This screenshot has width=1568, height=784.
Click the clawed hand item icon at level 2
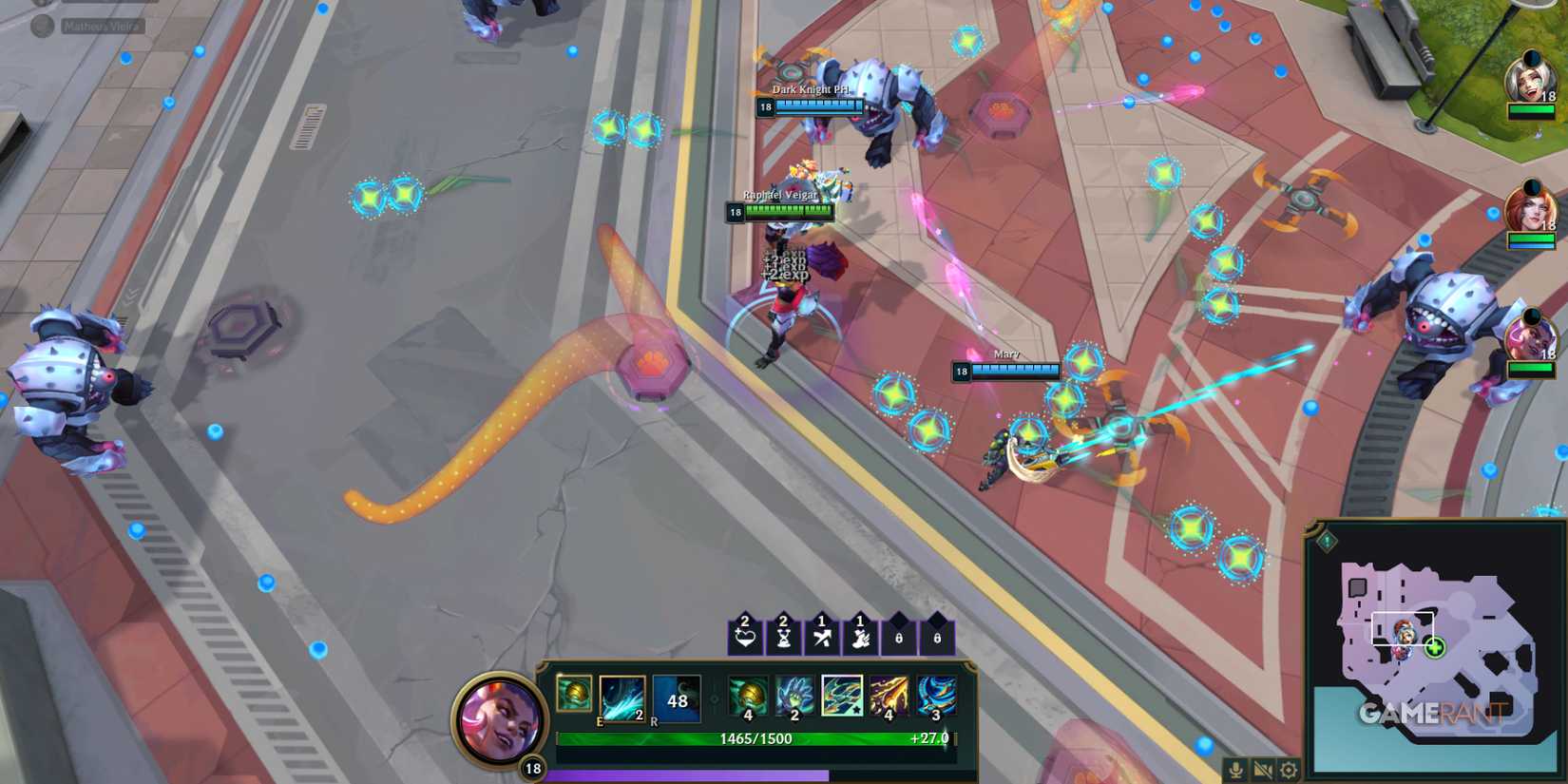click(794, 695)
